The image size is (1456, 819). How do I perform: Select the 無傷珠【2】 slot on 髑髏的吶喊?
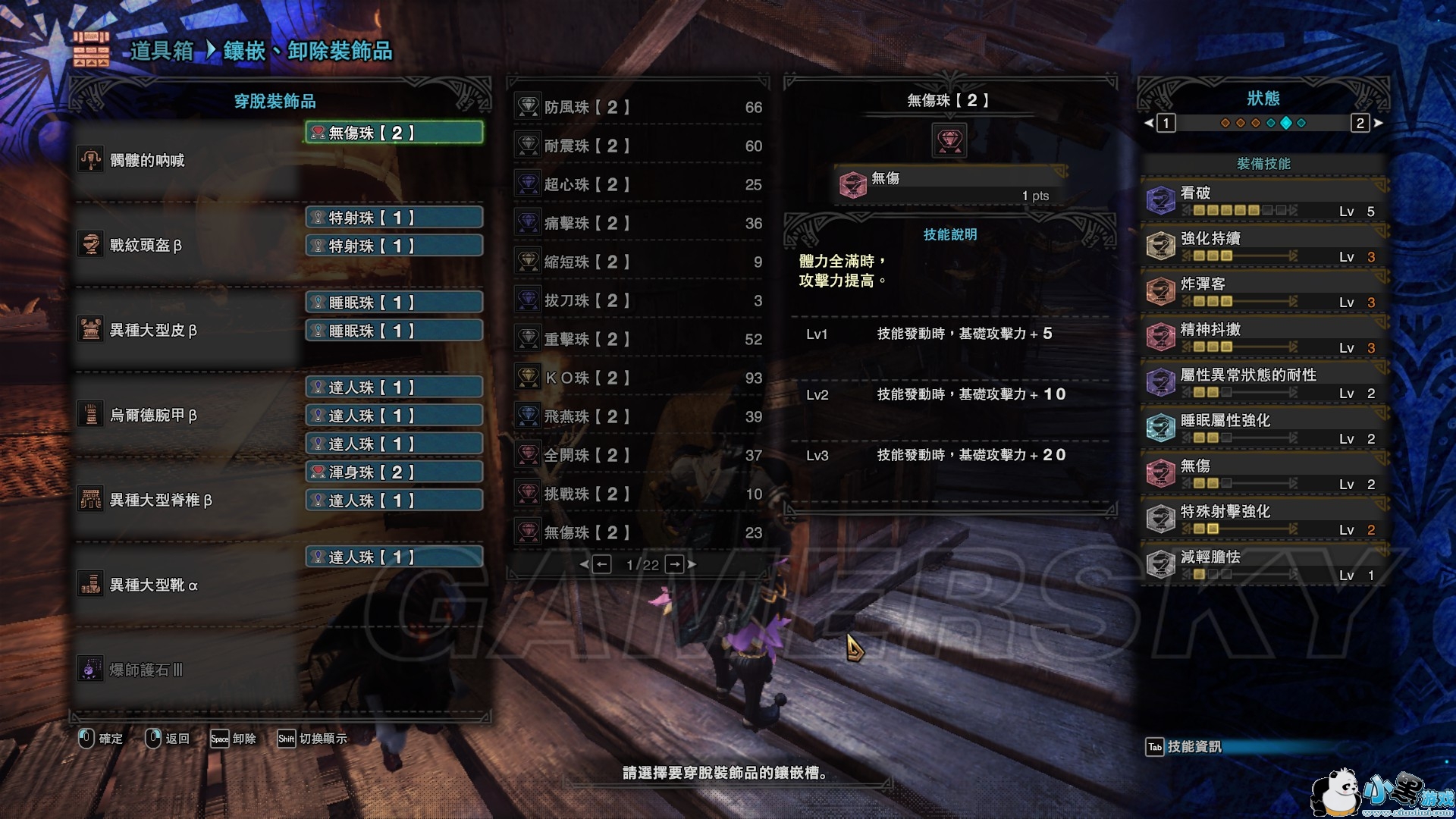tap(394, 133)
